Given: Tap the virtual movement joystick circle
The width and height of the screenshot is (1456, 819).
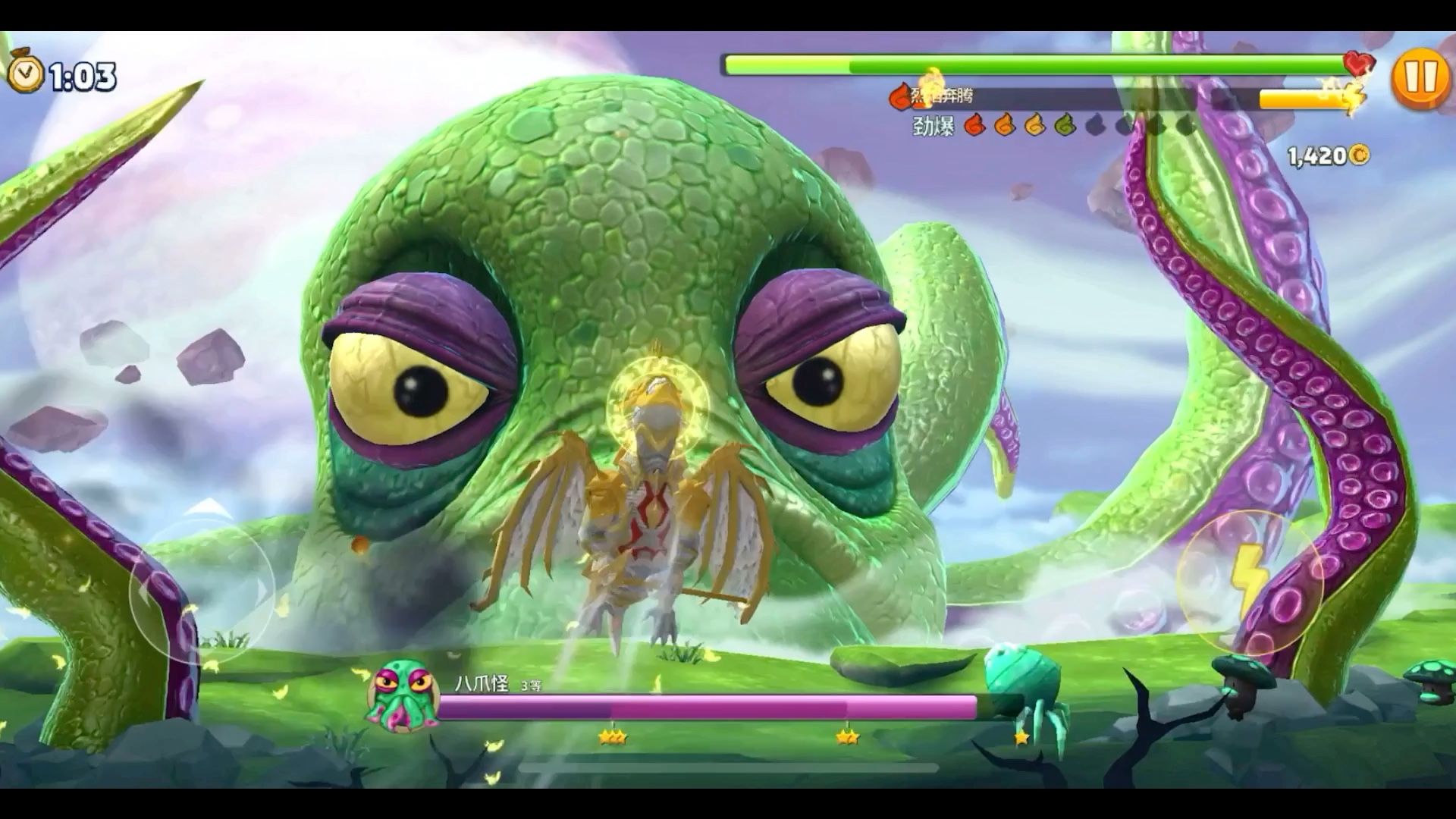Looking at the screenshot, I should [202, 590].
